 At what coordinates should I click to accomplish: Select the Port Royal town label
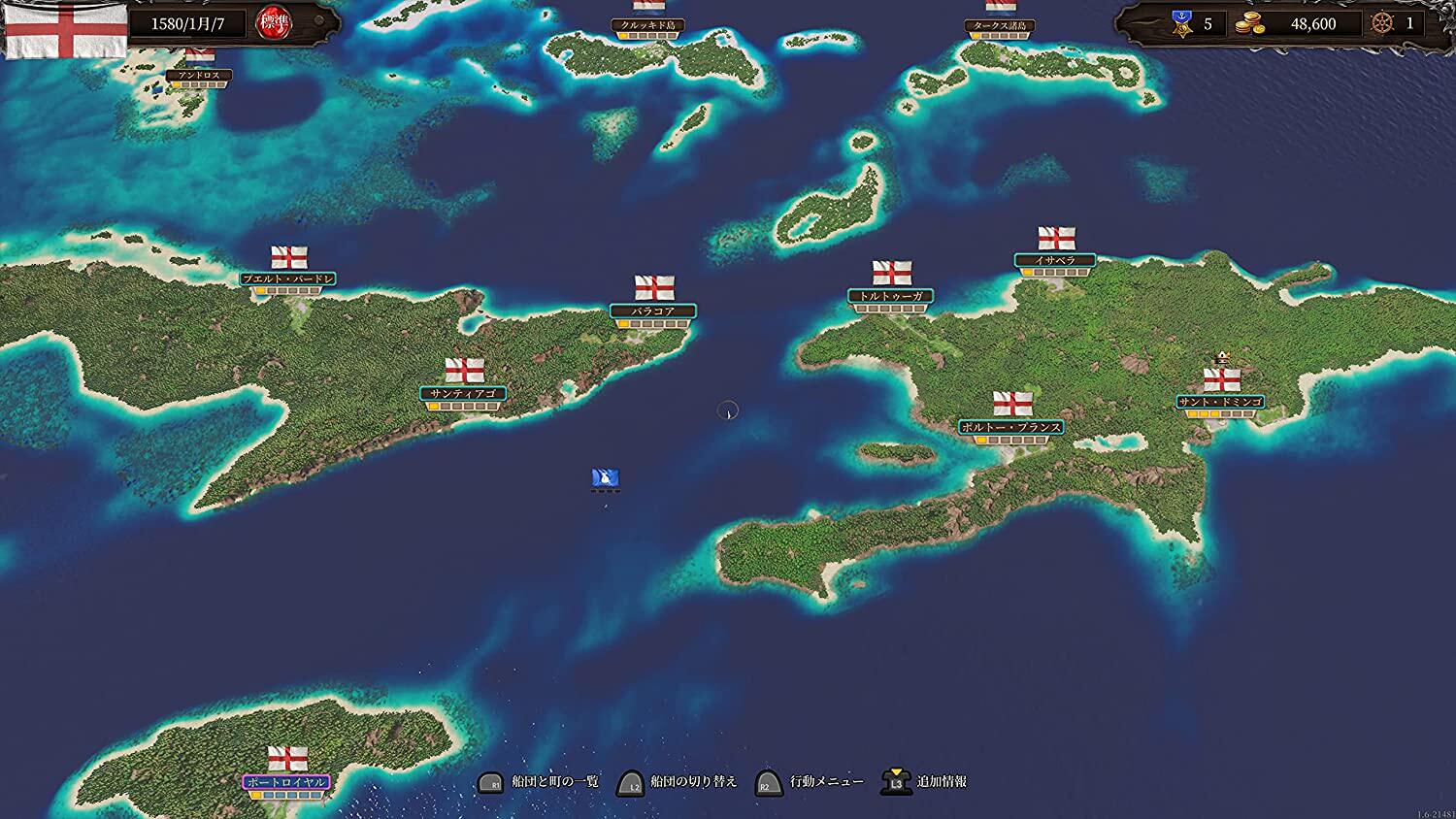(286, 782)
